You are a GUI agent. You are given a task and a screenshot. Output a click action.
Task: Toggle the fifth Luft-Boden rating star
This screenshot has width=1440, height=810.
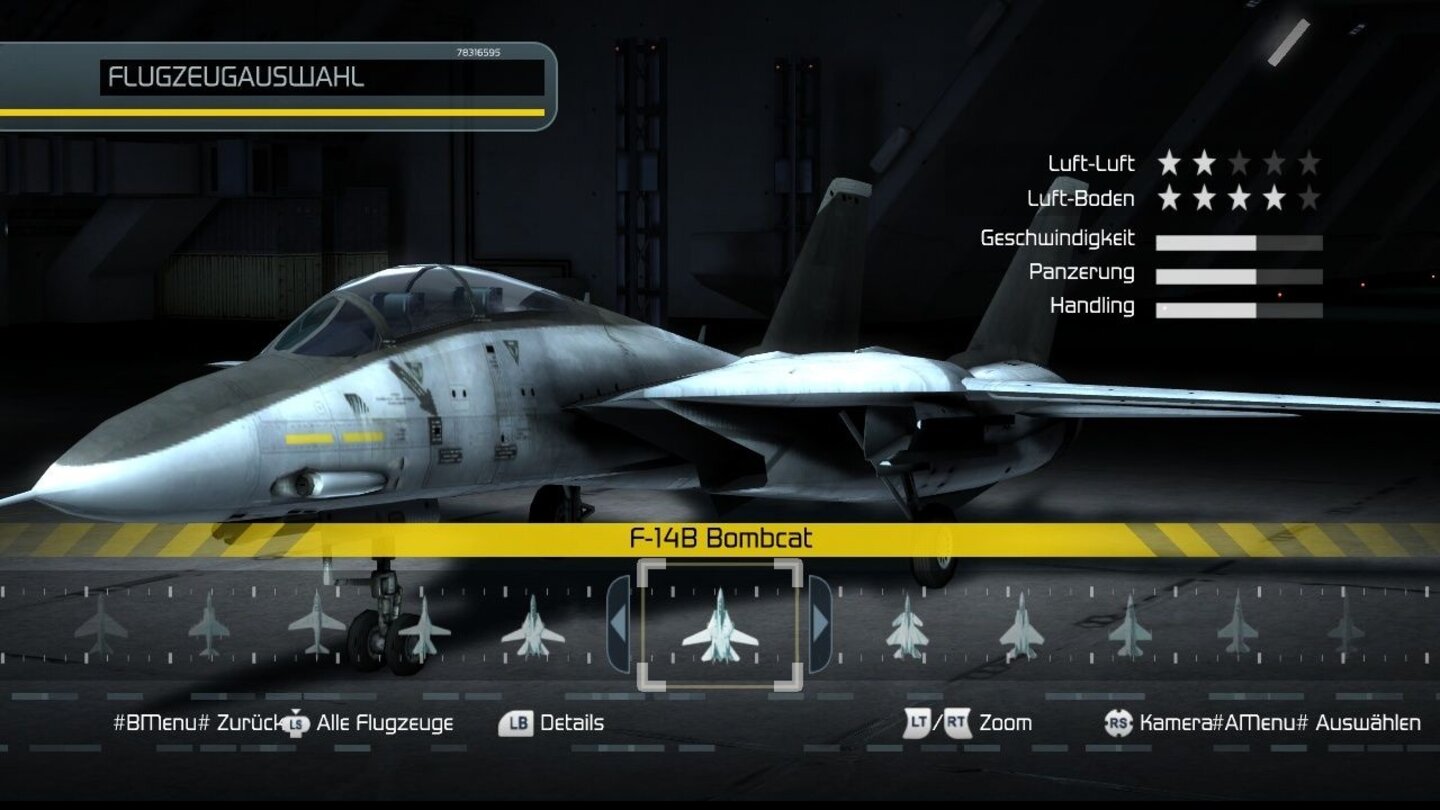1311,198
